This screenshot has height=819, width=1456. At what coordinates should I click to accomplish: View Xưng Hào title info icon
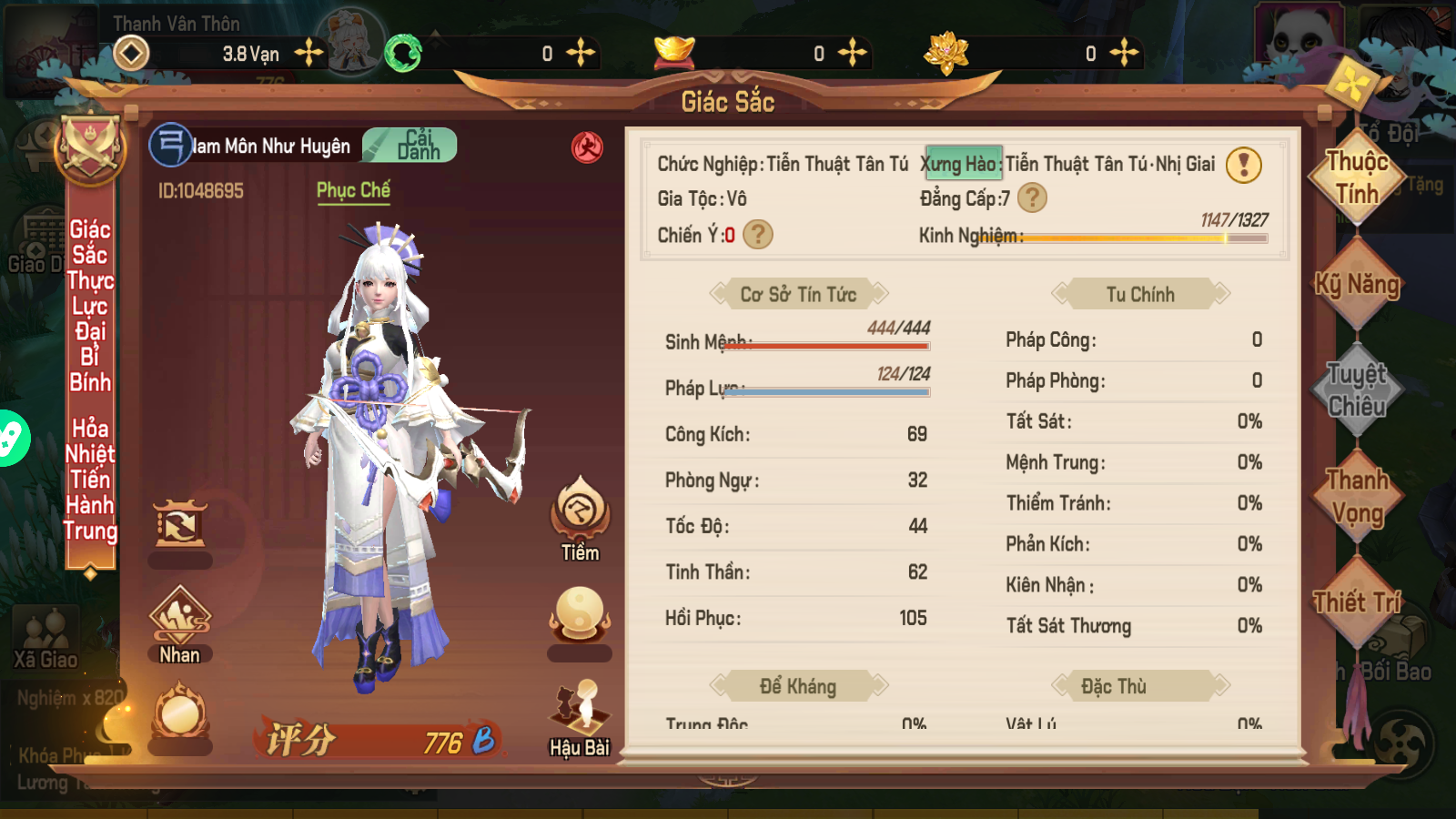click(1243, 165)
